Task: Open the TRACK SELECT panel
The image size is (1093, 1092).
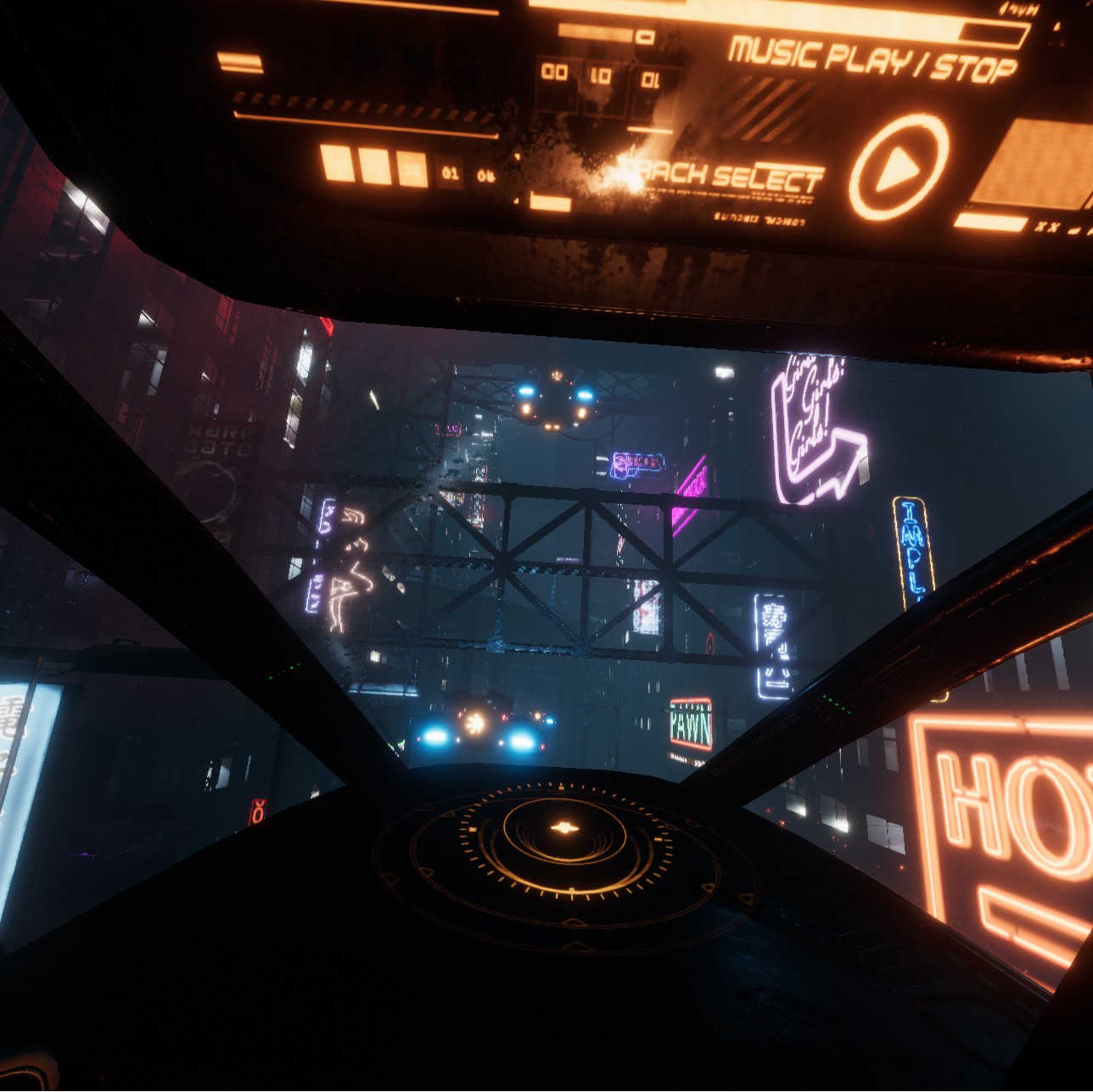Action: coord(721,174)
